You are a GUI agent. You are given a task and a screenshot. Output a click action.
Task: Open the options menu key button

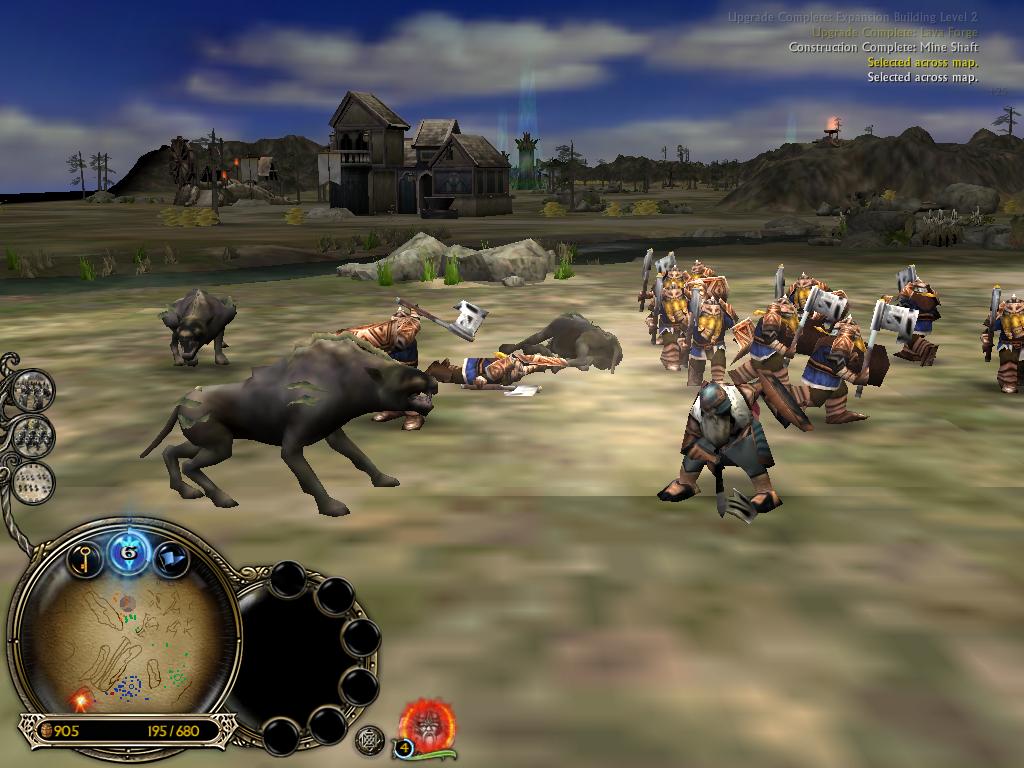(85, 559)
